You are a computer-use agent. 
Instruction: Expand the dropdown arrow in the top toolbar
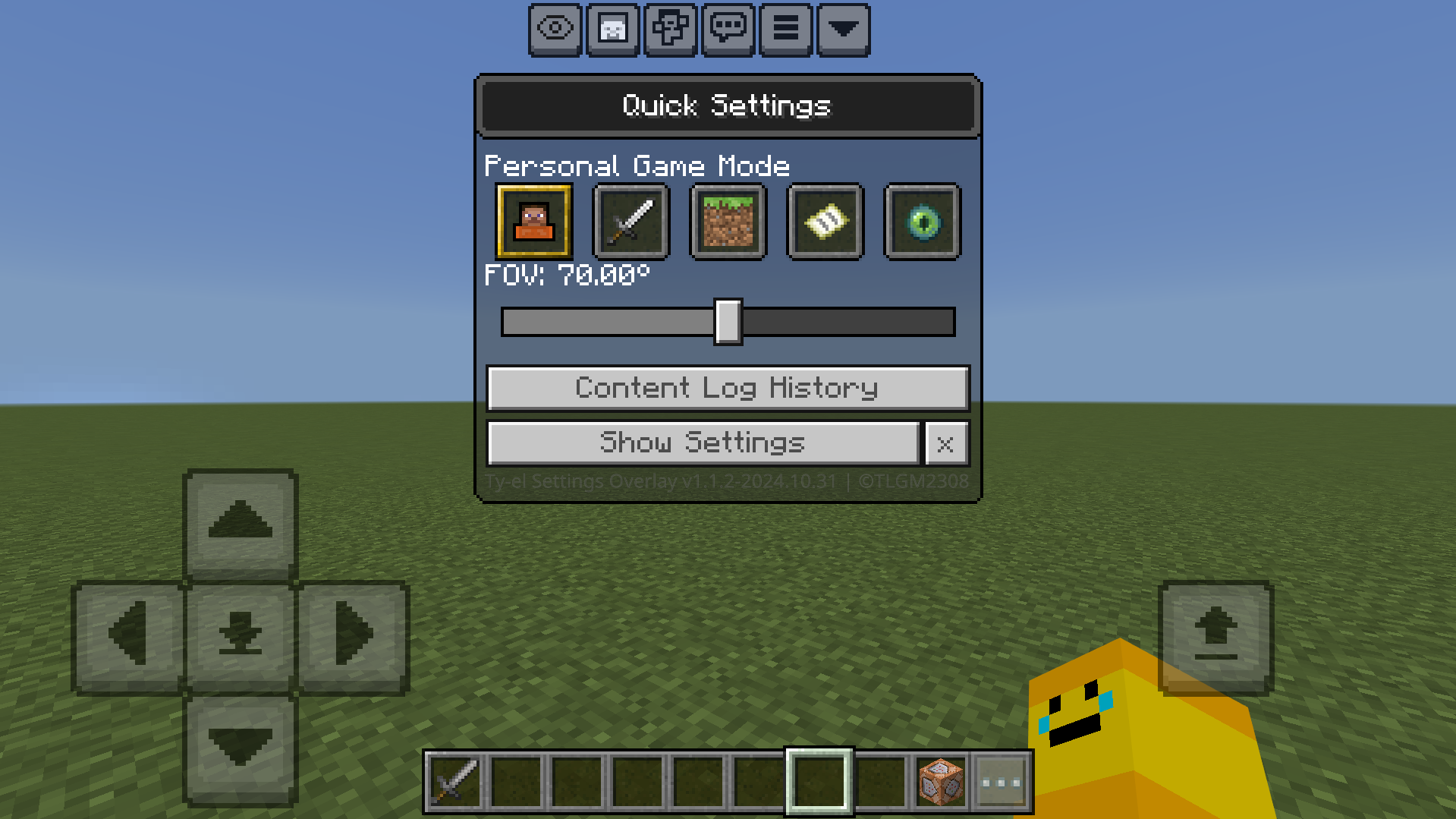coord(841,30)
